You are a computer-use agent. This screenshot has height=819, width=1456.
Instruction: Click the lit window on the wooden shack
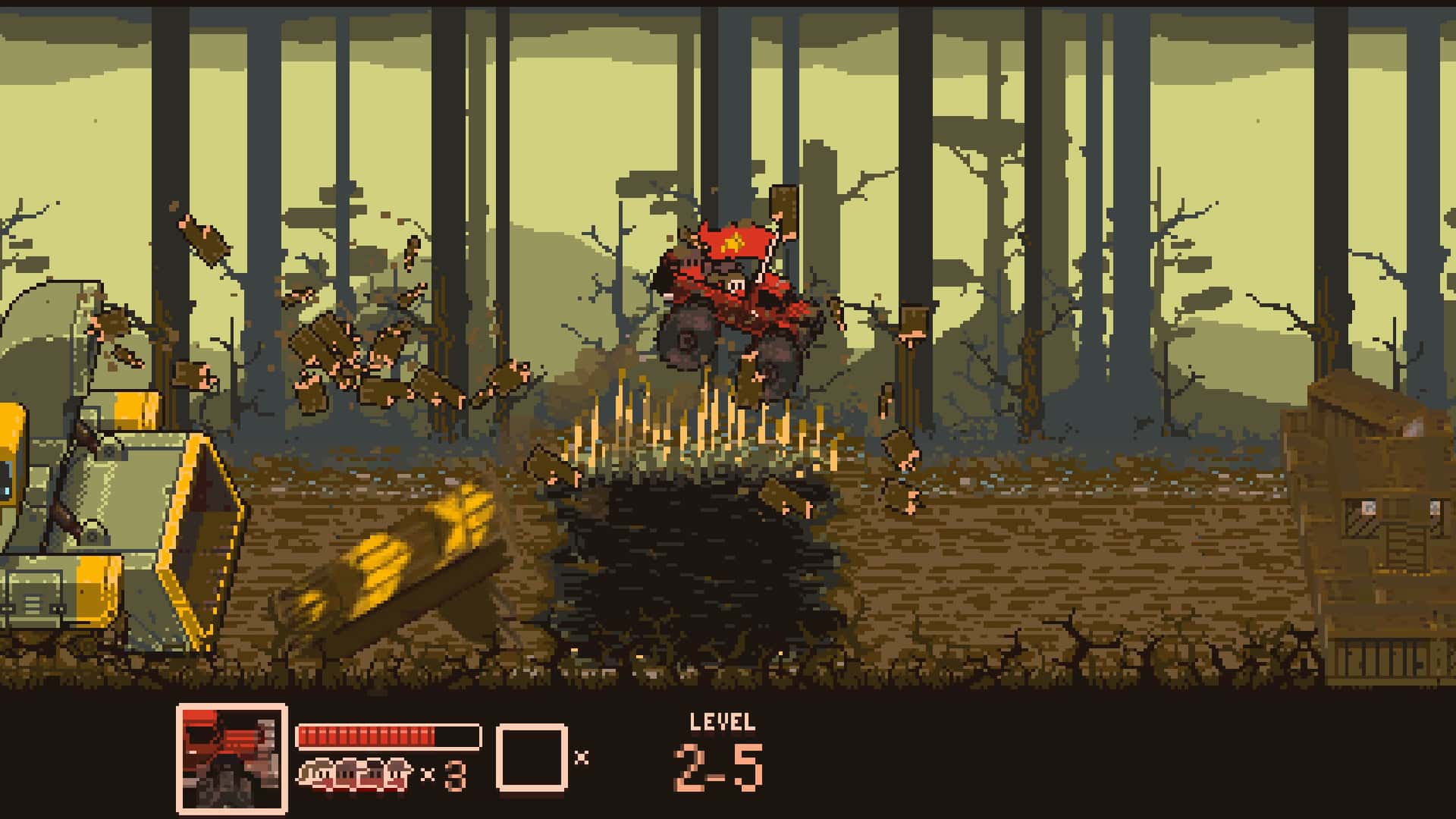click(1367, 508)
